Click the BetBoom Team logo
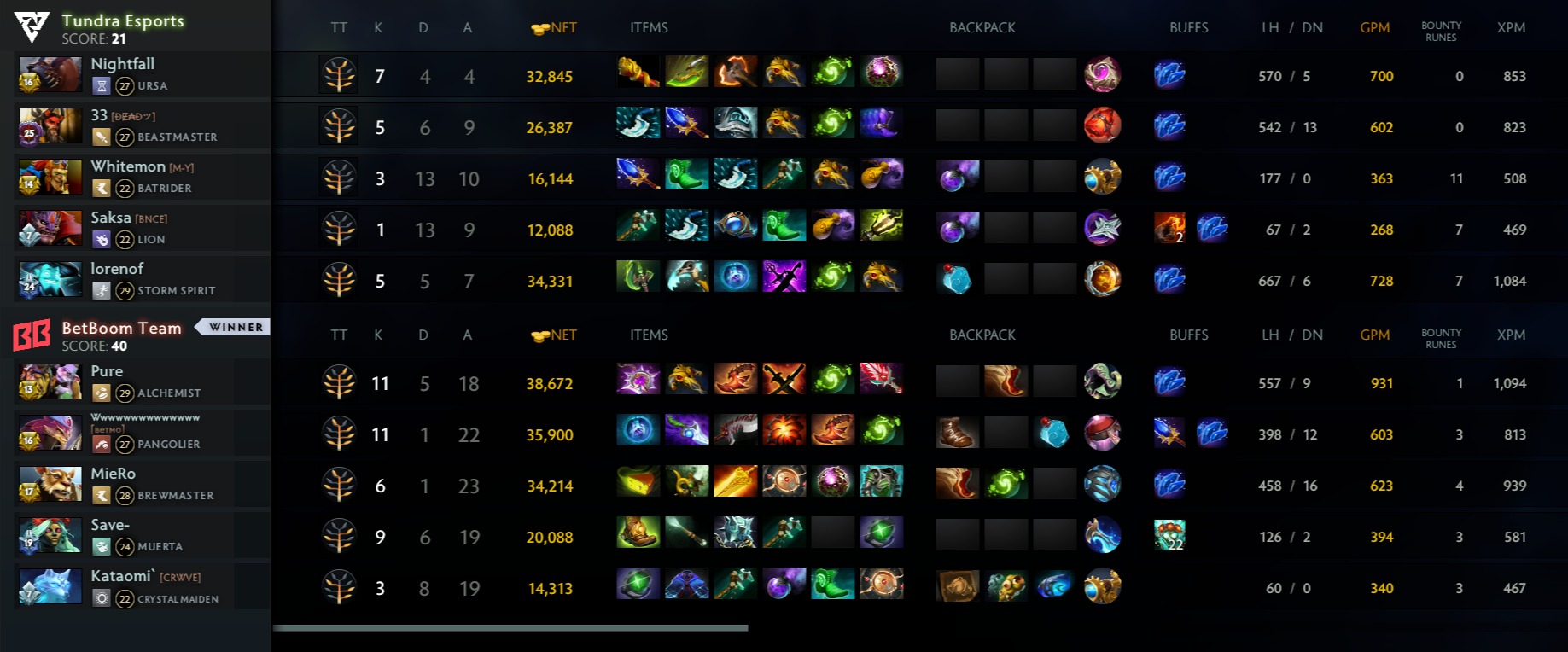 32,335
